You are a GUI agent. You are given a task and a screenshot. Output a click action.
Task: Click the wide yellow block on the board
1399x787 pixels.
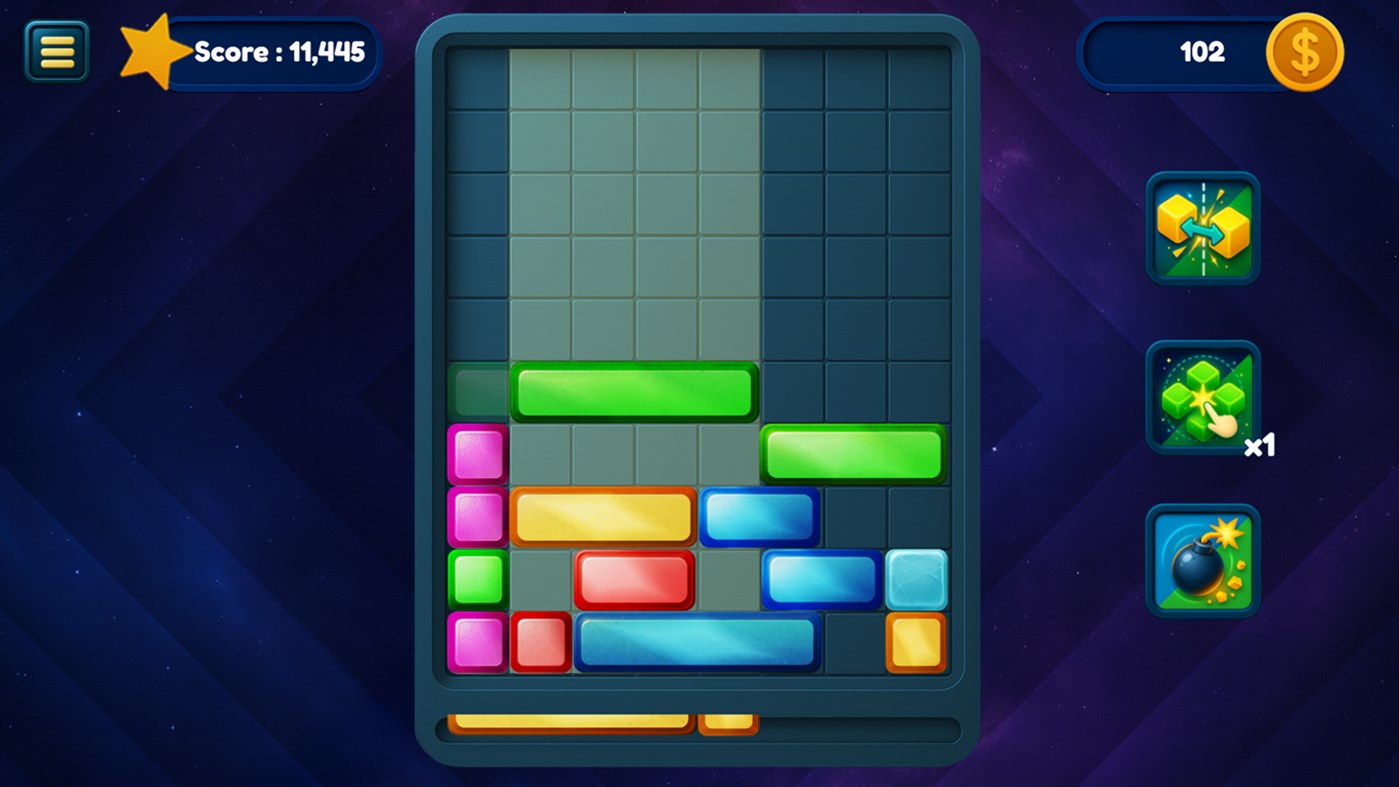click(602, 517)
